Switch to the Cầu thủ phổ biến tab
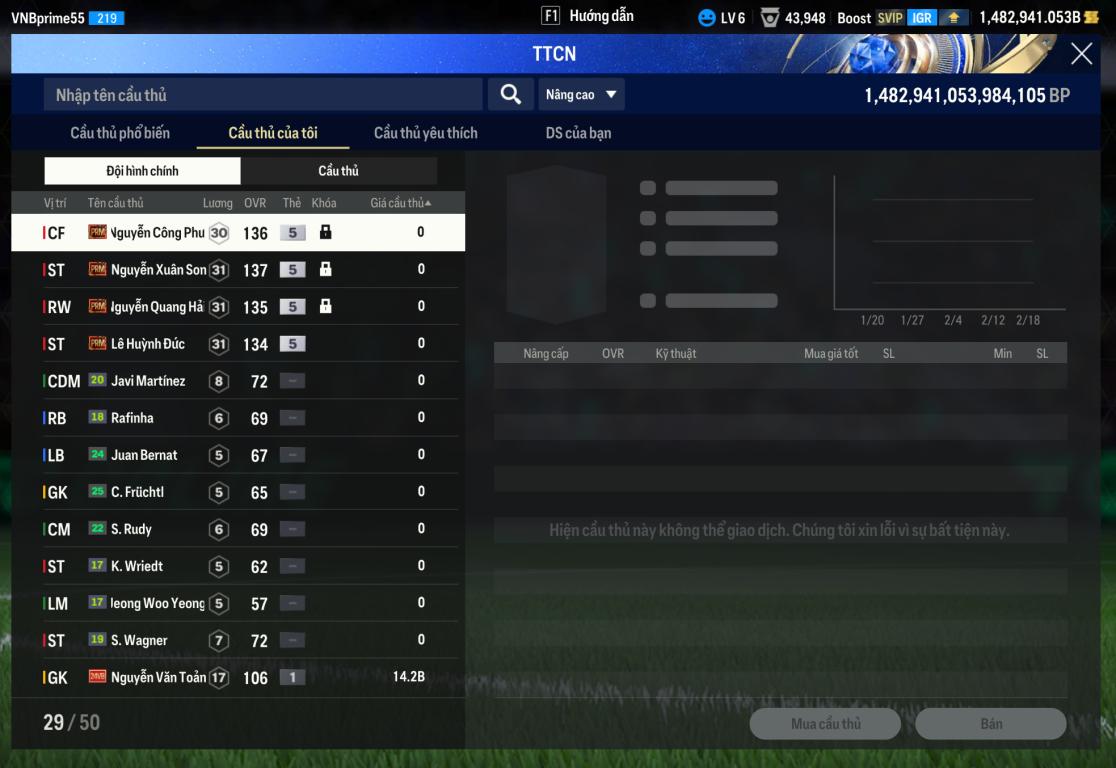This screenshot has height=768, width=1116. (x=120, y=133)
